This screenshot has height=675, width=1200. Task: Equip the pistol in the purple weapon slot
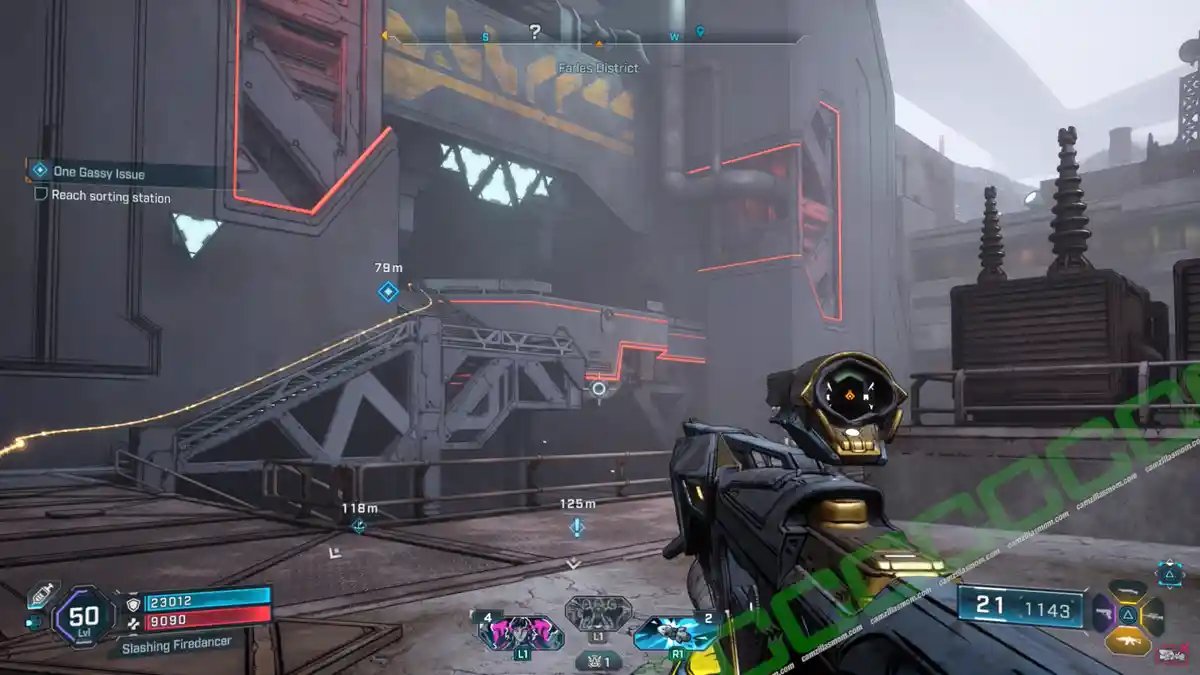point(1105,614)
